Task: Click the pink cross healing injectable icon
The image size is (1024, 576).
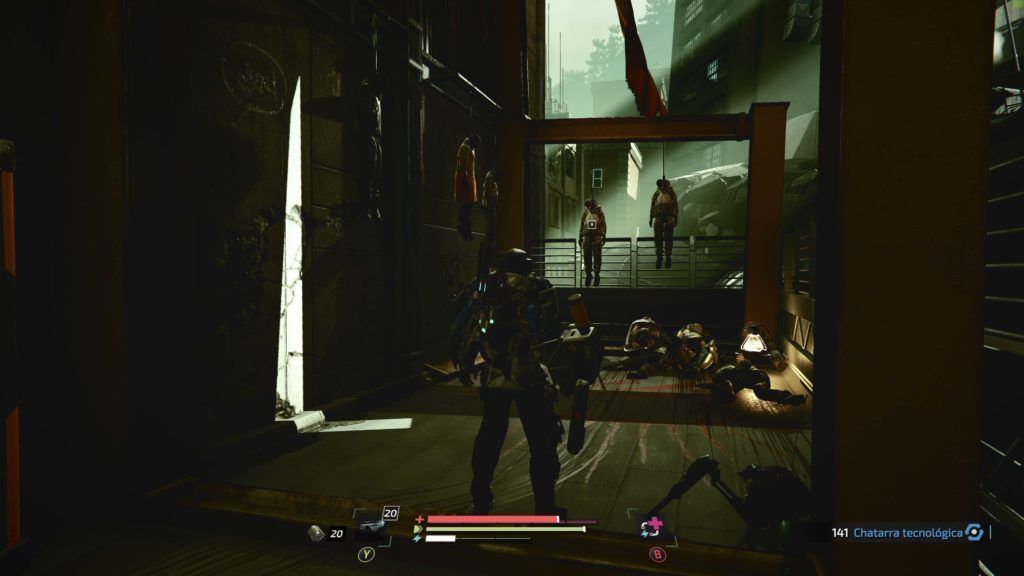Action: point(654,526)
